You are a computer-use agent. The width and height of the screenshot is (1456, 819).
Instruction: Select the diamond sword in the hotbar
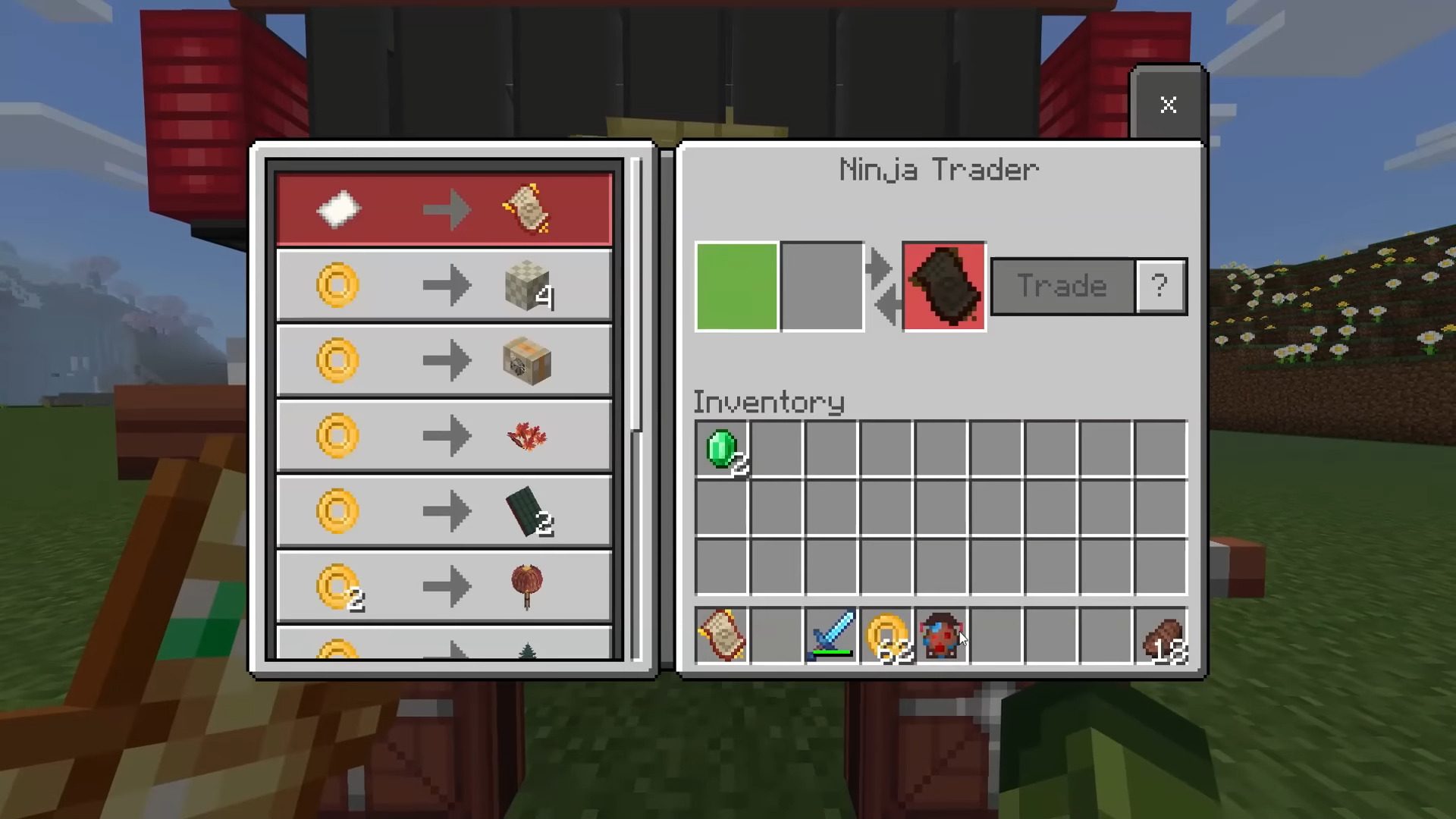[x=832, y=637]
